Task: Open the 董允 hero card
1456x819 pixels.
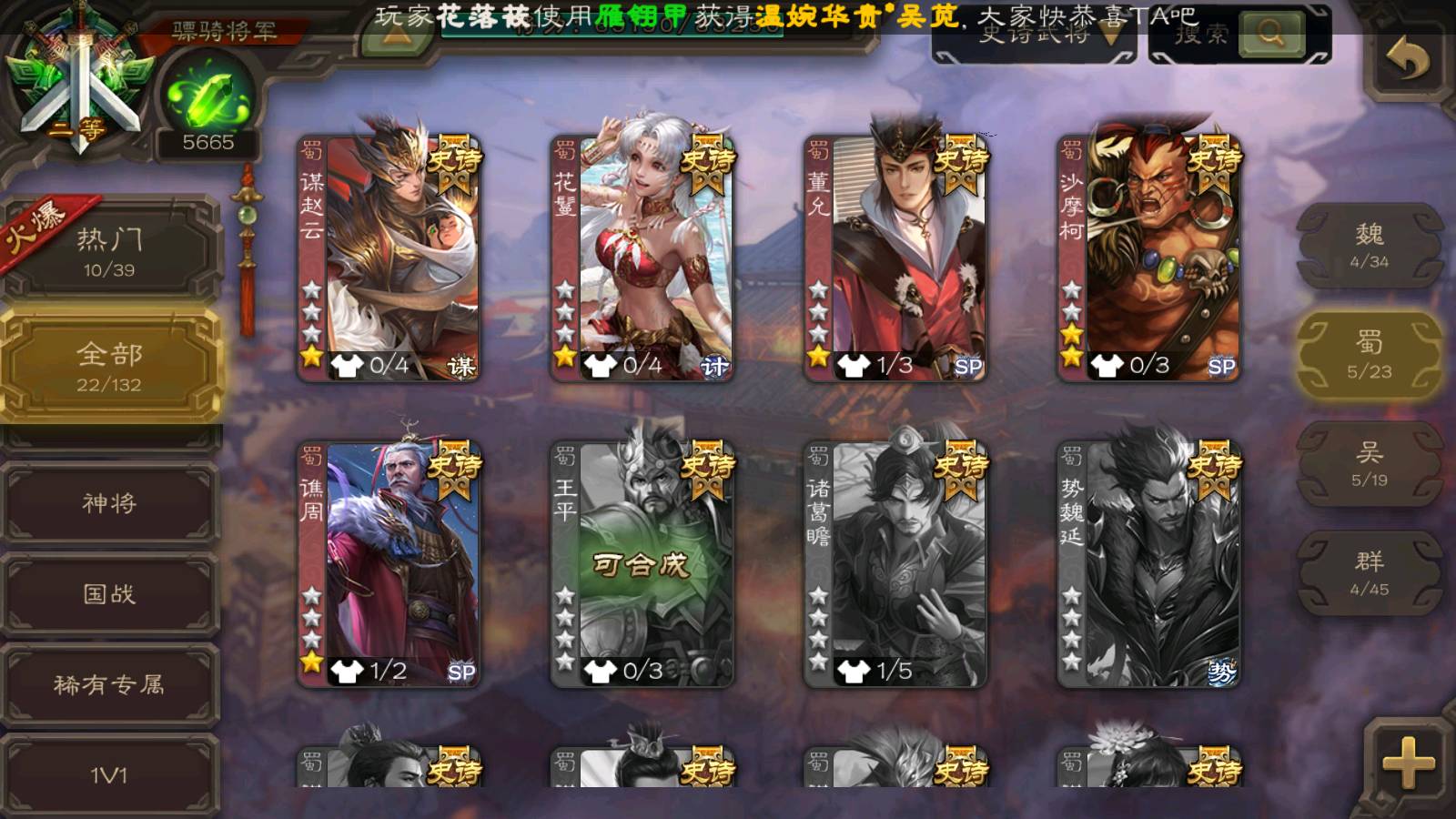Action: pos(895,257)
